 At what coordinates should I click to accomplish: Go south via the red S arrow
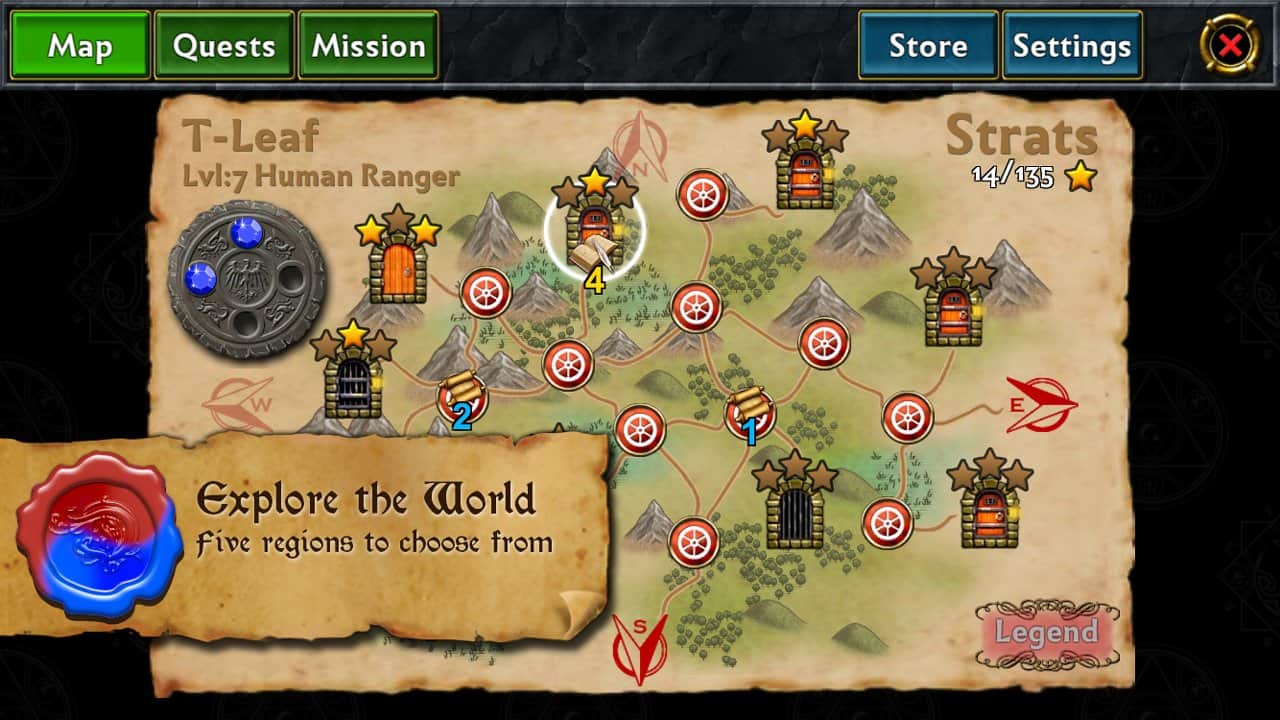pos(640,646)
